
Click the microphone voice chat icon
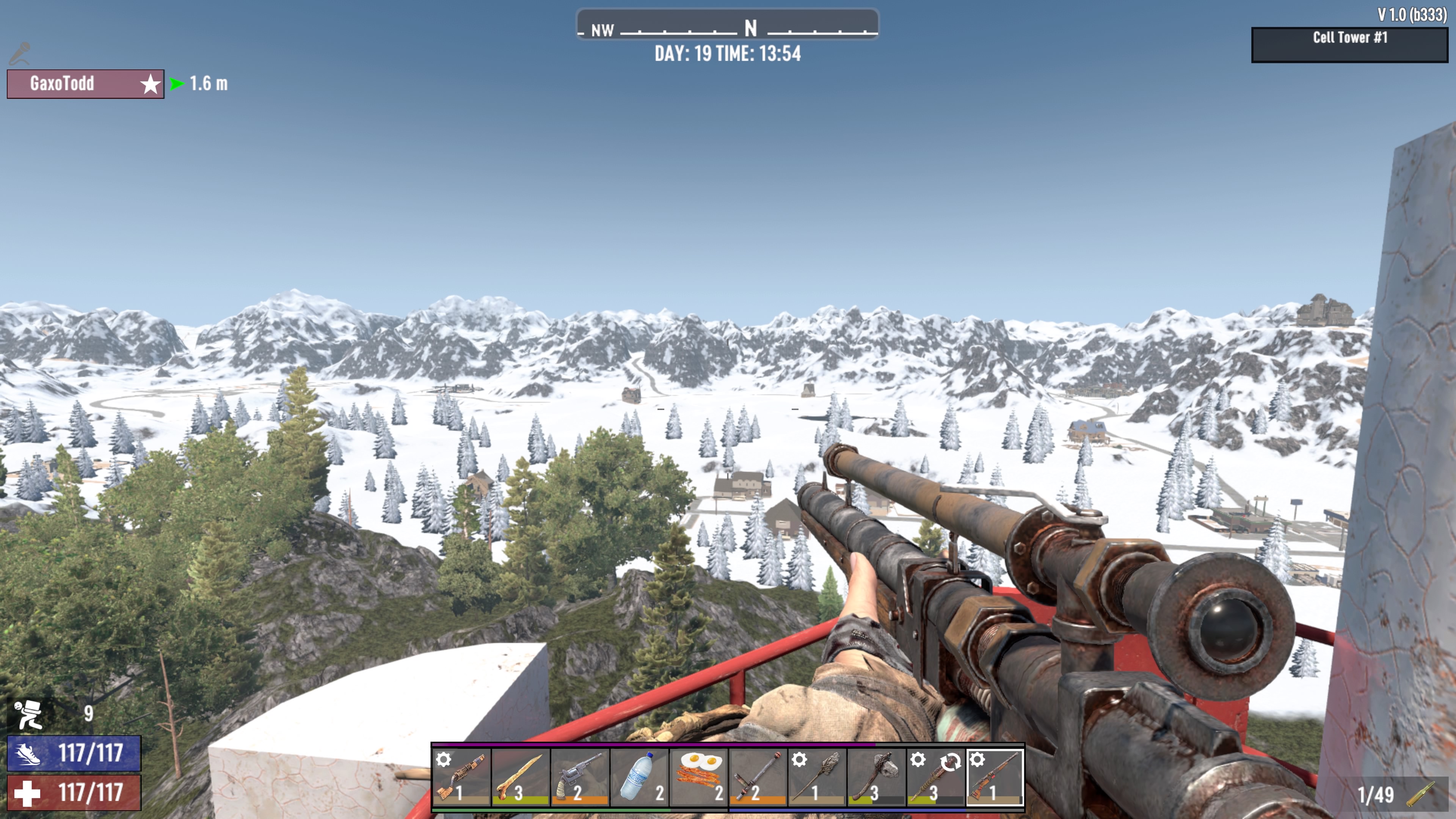tap(20, 53)
